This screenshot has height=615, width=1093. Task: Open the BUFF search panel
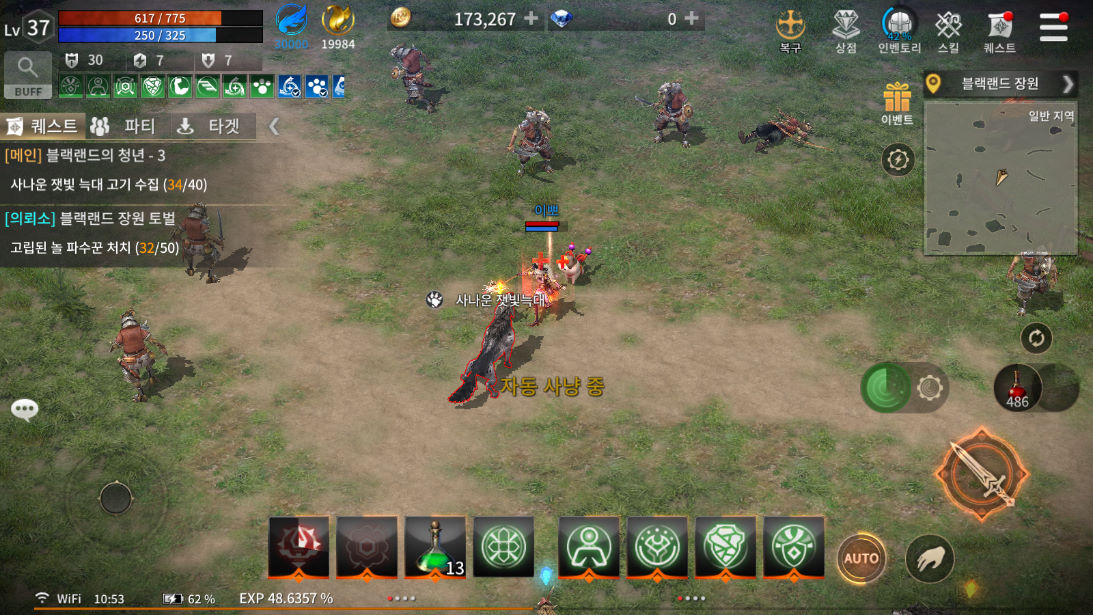[28, 74]
